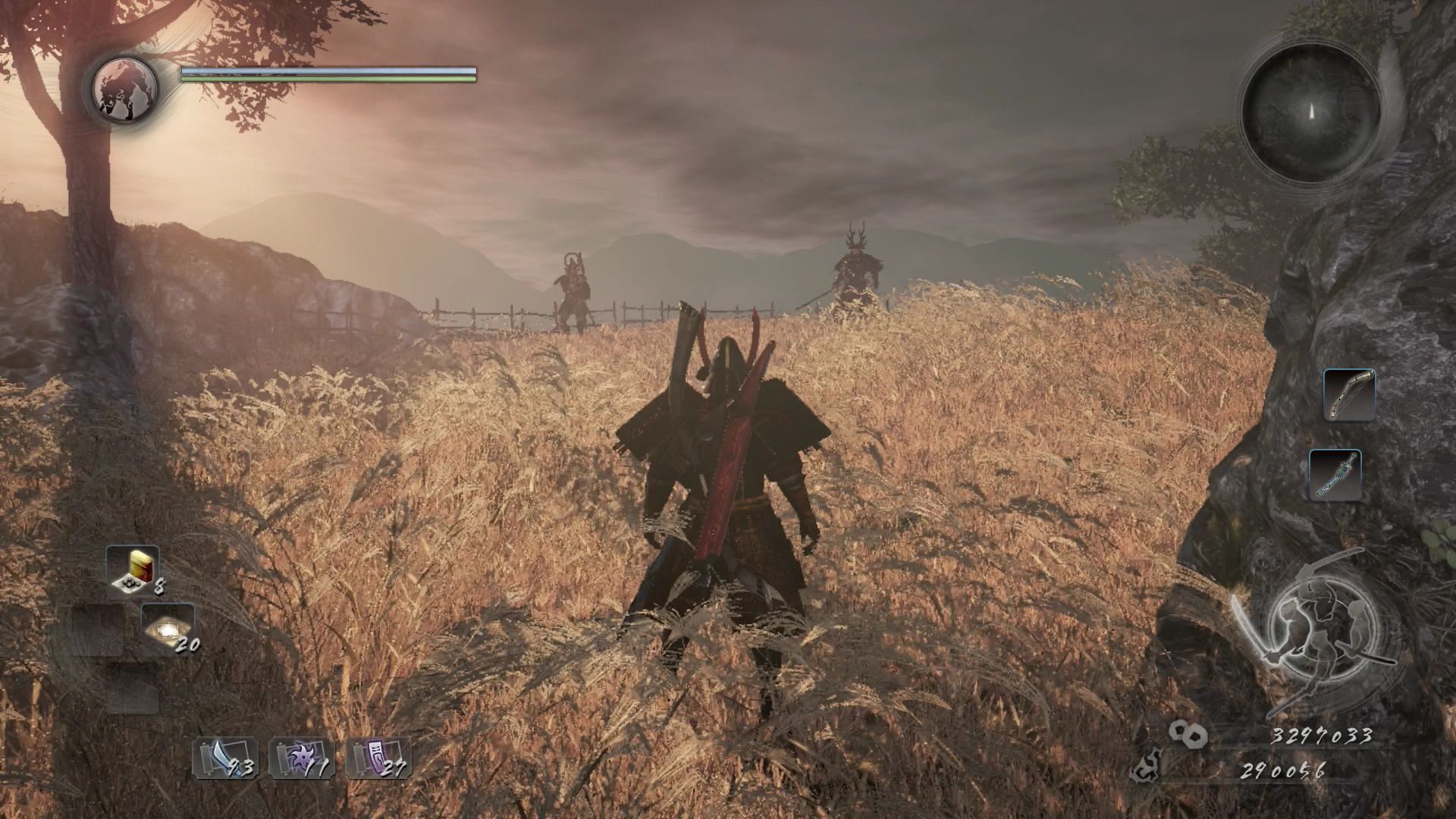1456x819 pixels.
Task: Select the kunai blade scroll shortcut
Action: pos(225,757)
